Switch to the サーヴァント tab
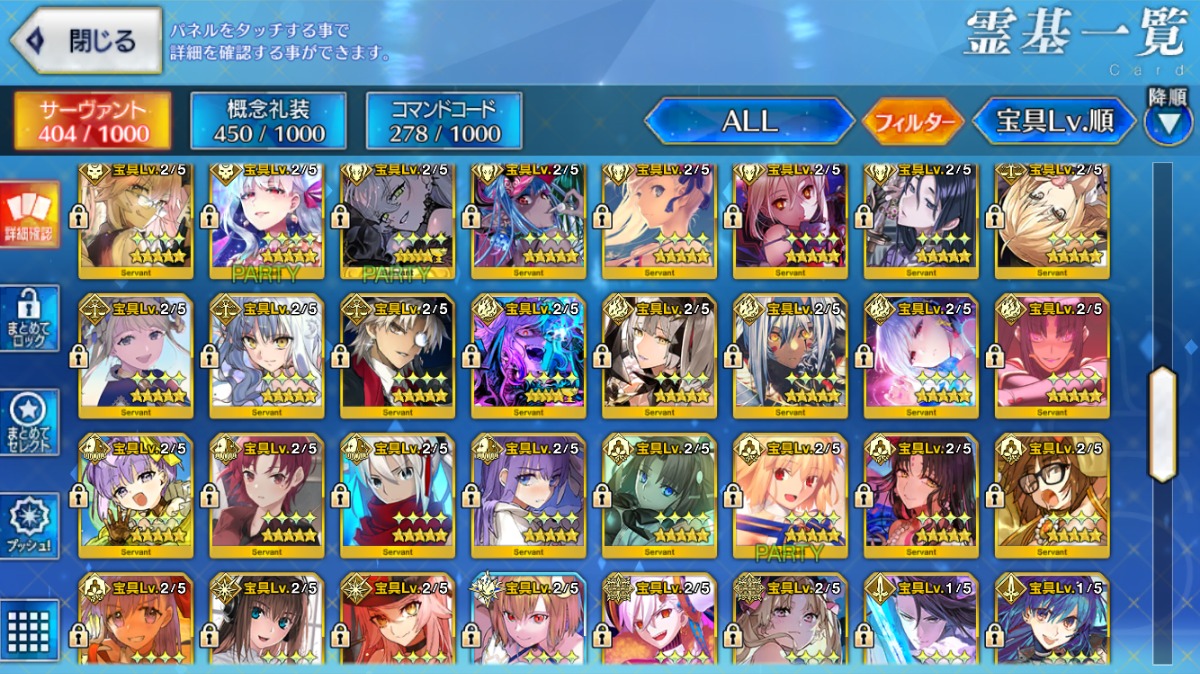Screen dimensions: 1200x674 click(92, 122)
